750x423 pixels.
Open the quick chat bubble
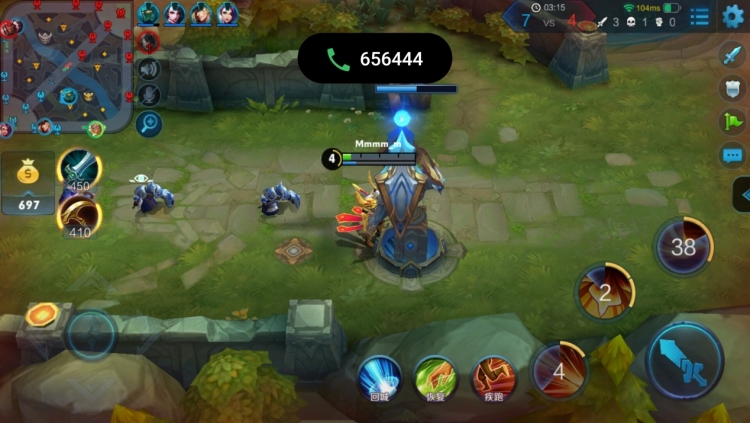coord(733,155)
